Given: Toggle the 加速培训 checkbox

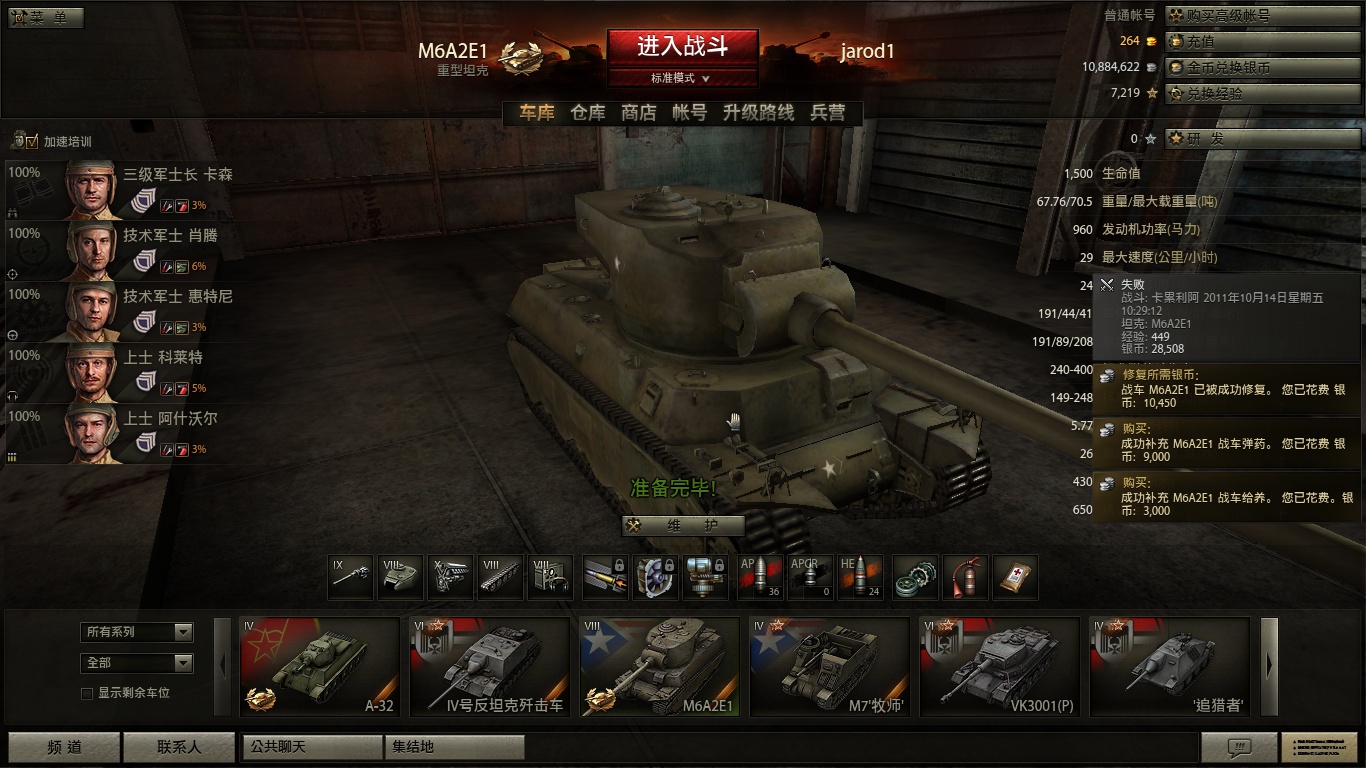Looking at the screenshot, I should [33, 142].
